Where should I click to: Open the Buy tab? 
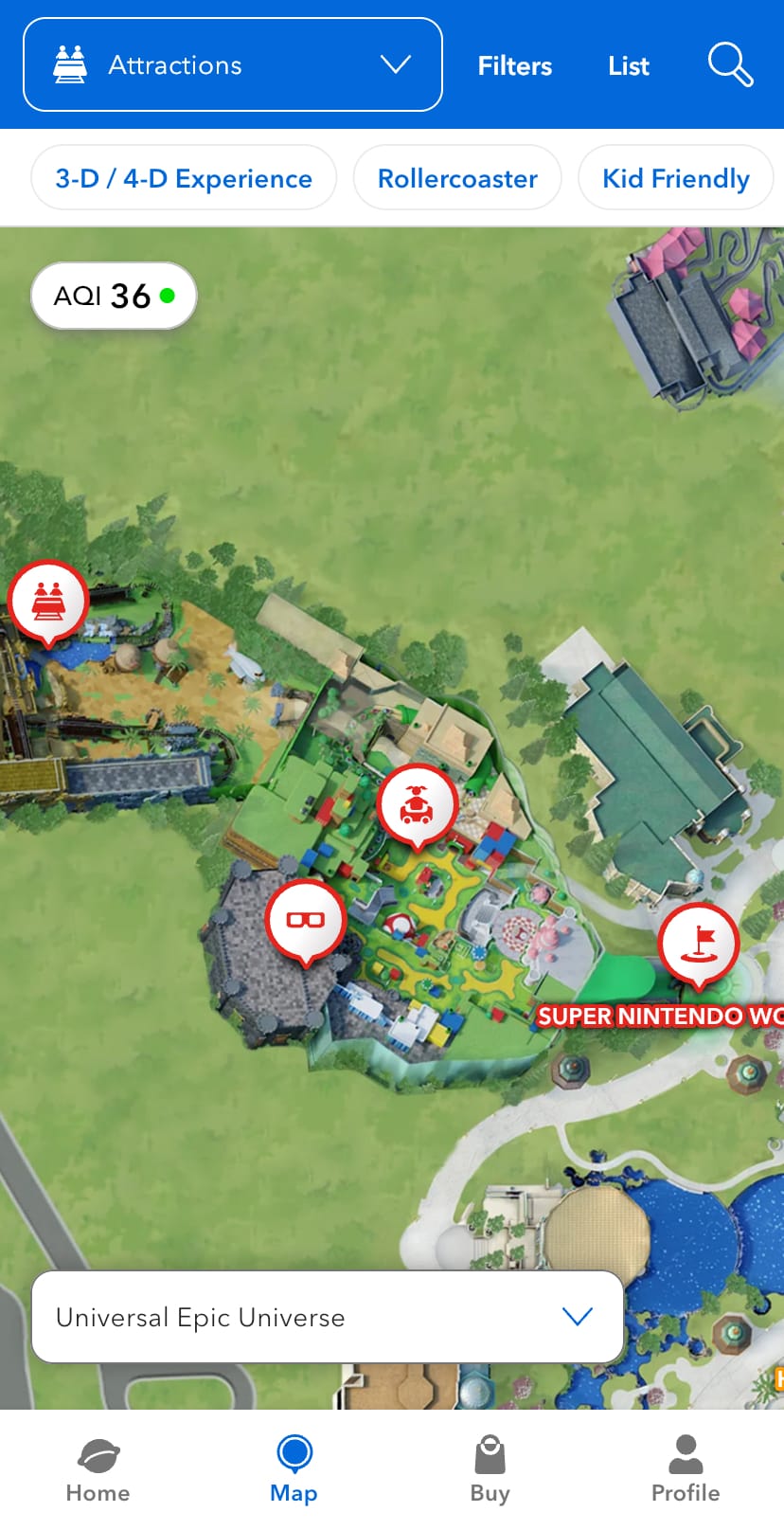490,1468
